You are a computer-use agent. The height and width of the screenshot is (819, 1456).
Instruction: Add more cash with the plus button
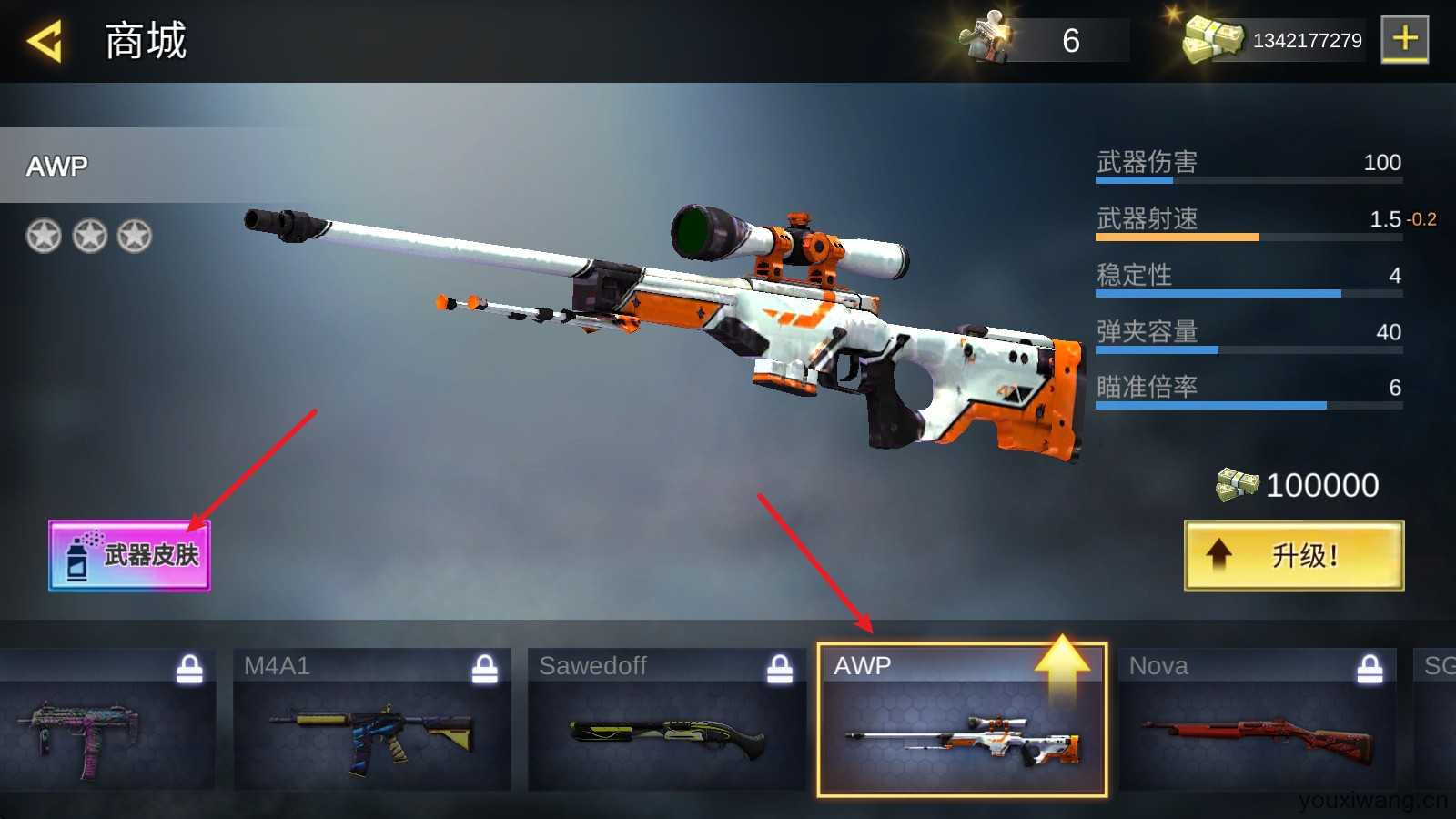(x=1404, y=39)
